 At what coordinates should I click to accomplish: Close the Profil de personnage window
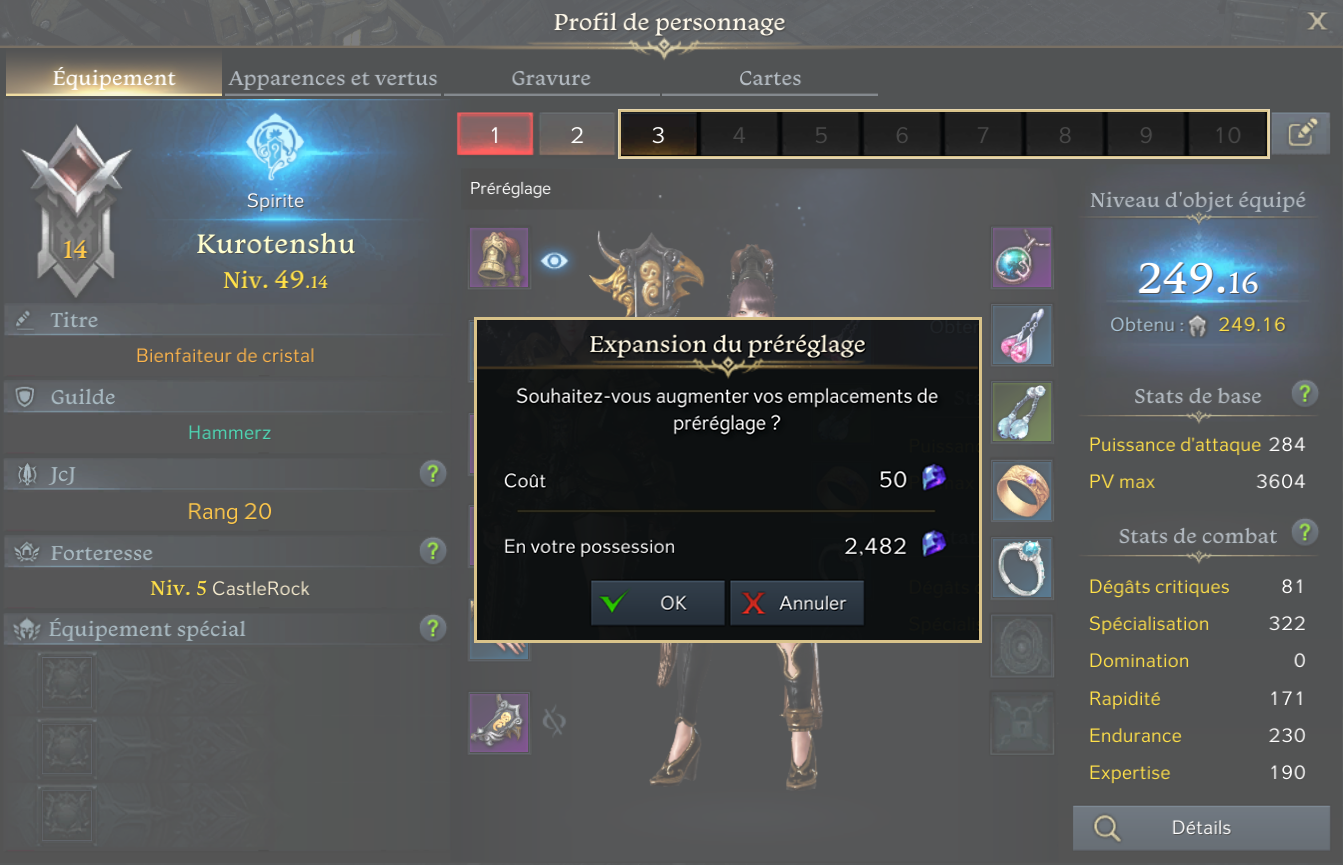pos(1317,21)
